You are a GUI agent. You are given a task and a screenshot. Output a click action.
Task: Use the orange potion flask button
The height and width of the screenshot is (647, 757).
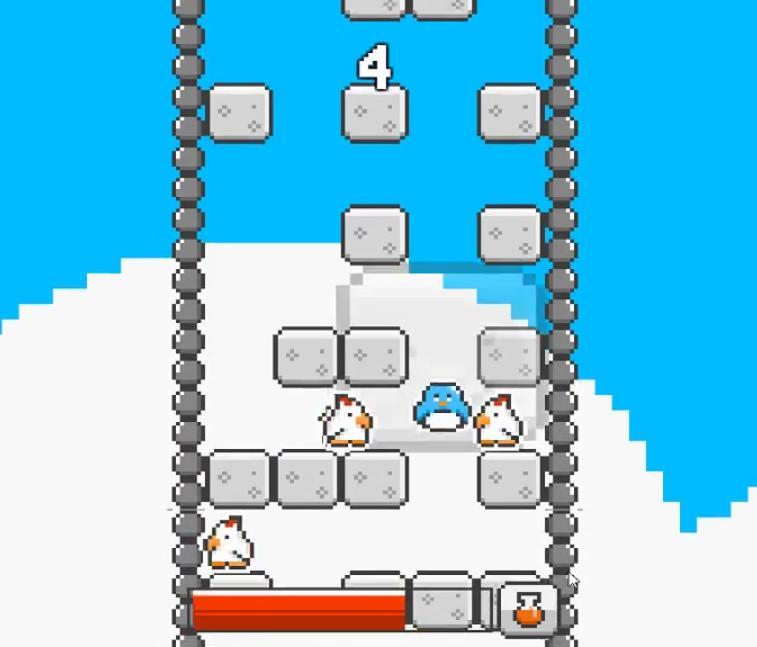coord(527,608)
